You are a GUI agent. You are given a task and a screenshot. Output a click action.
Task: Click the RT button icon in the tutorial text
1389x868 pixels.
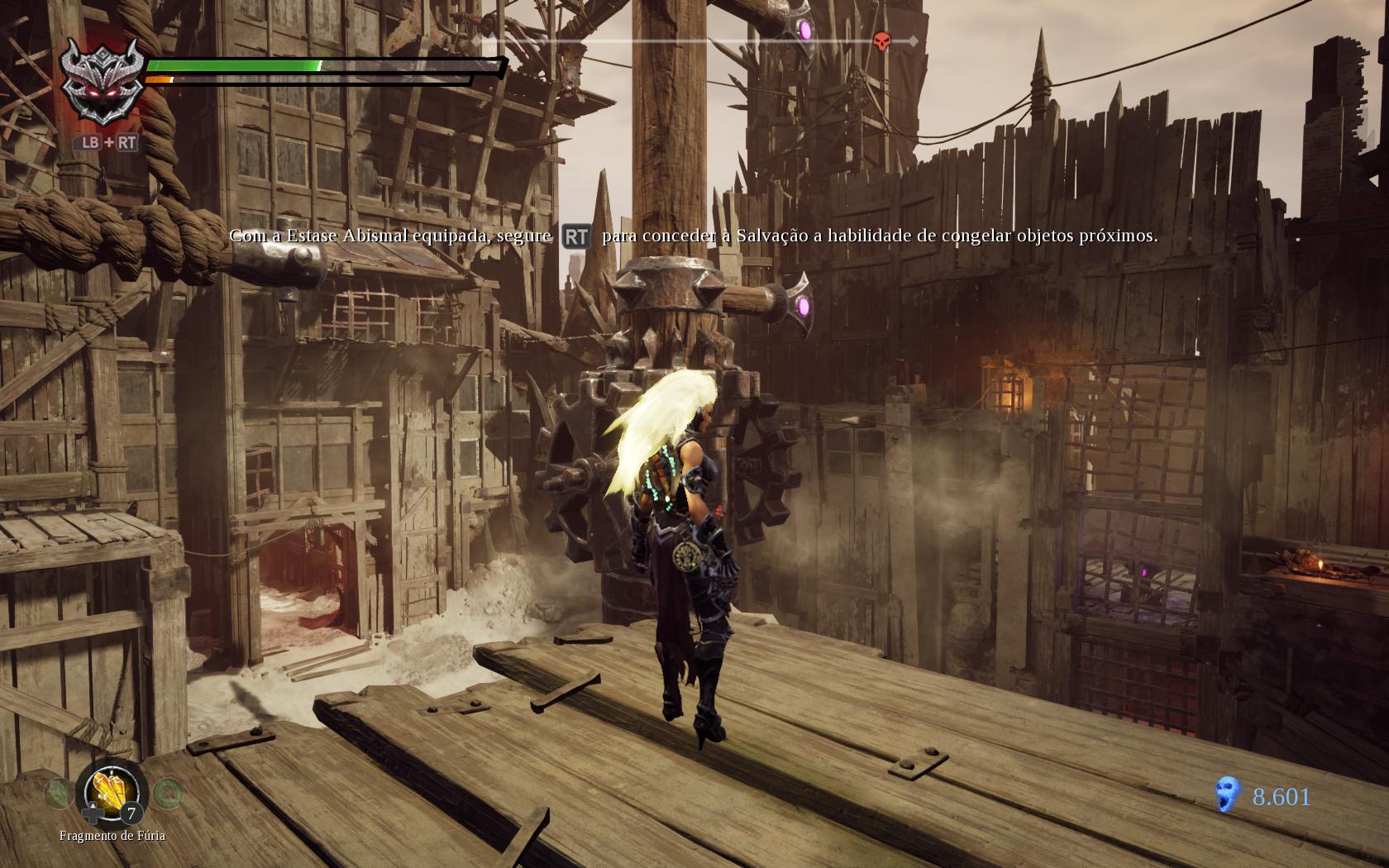point(576,236)
